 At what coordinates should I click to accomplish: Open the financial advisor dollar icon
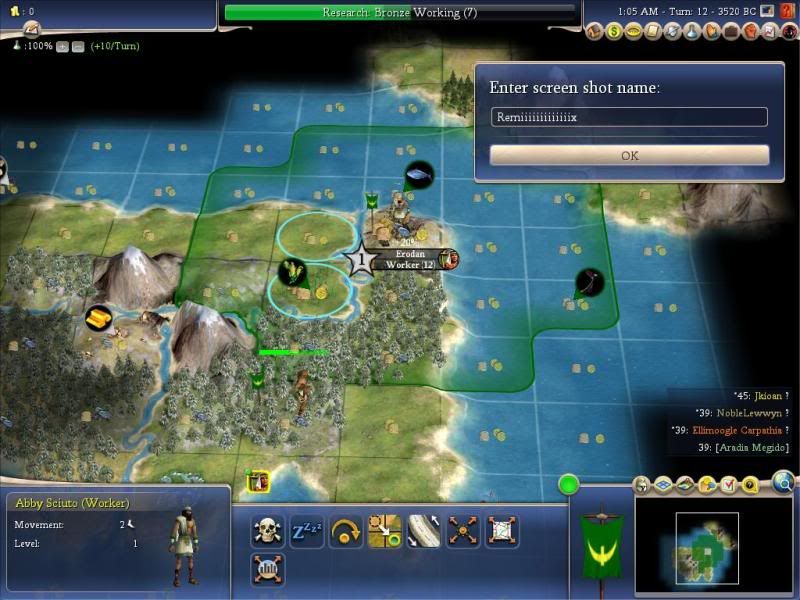coord(614,31)
